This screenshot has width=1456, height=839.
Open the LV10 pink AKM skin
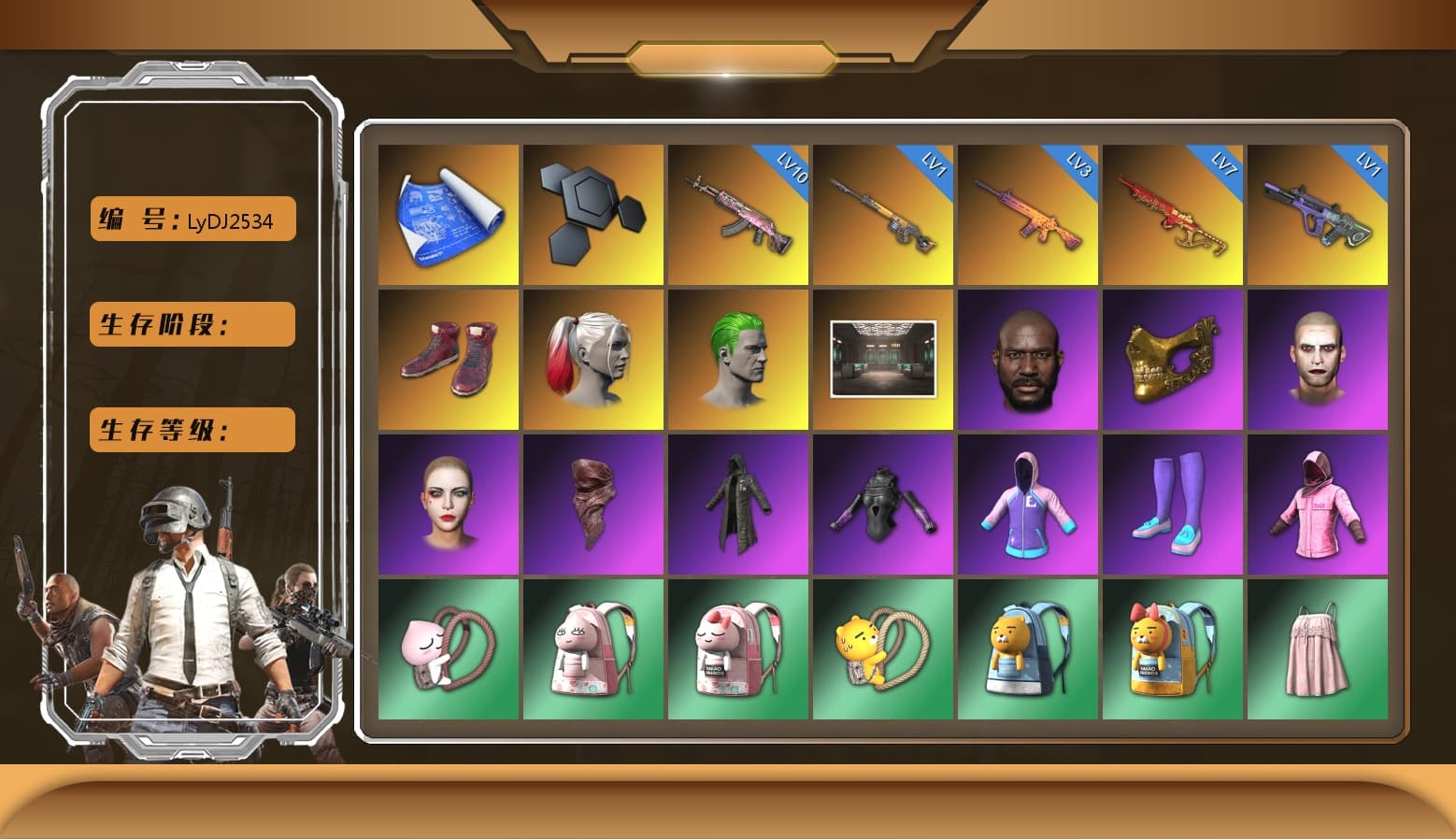738,215
